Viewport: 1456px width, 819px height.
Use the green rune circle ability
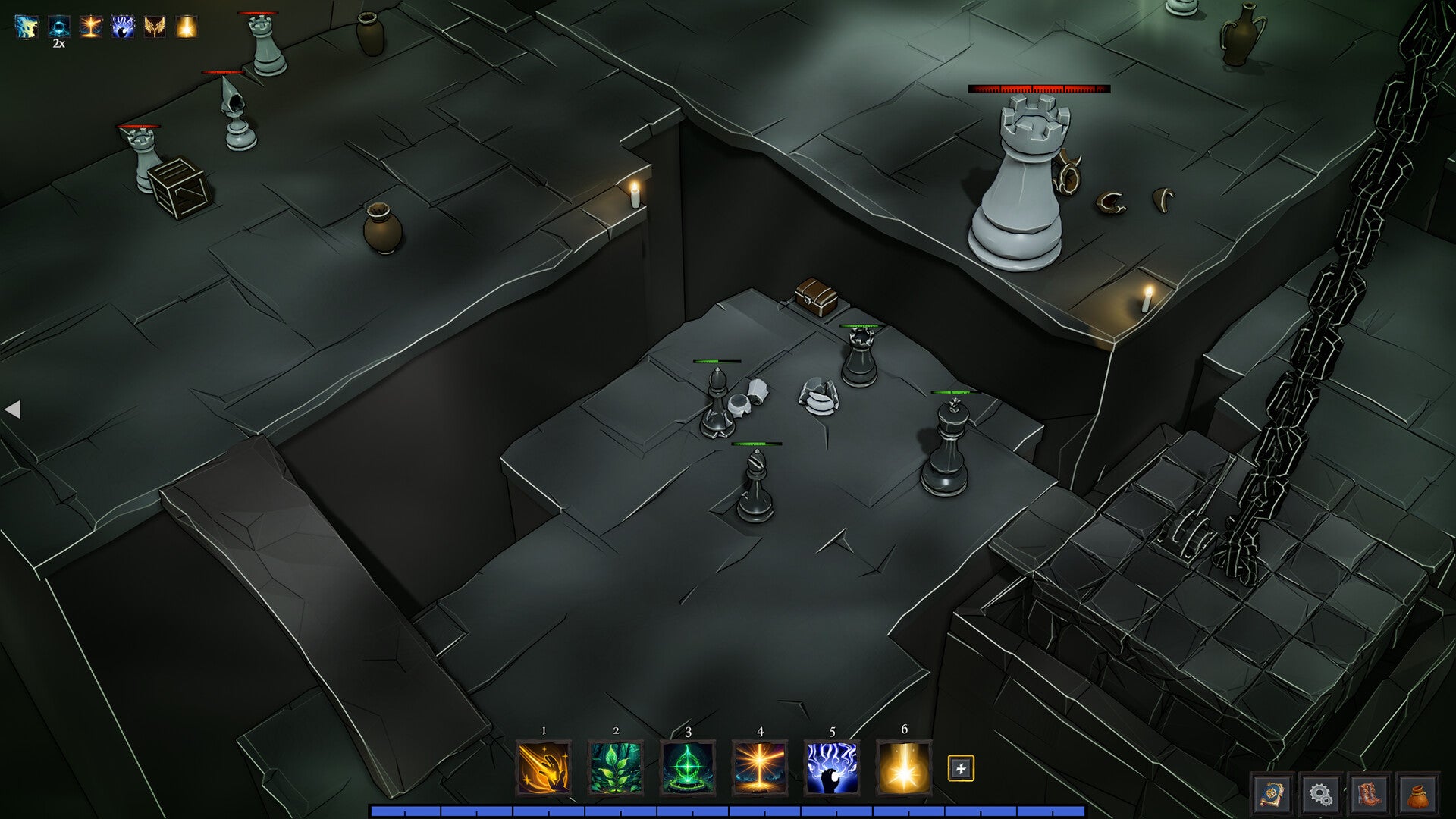(687, 767)
